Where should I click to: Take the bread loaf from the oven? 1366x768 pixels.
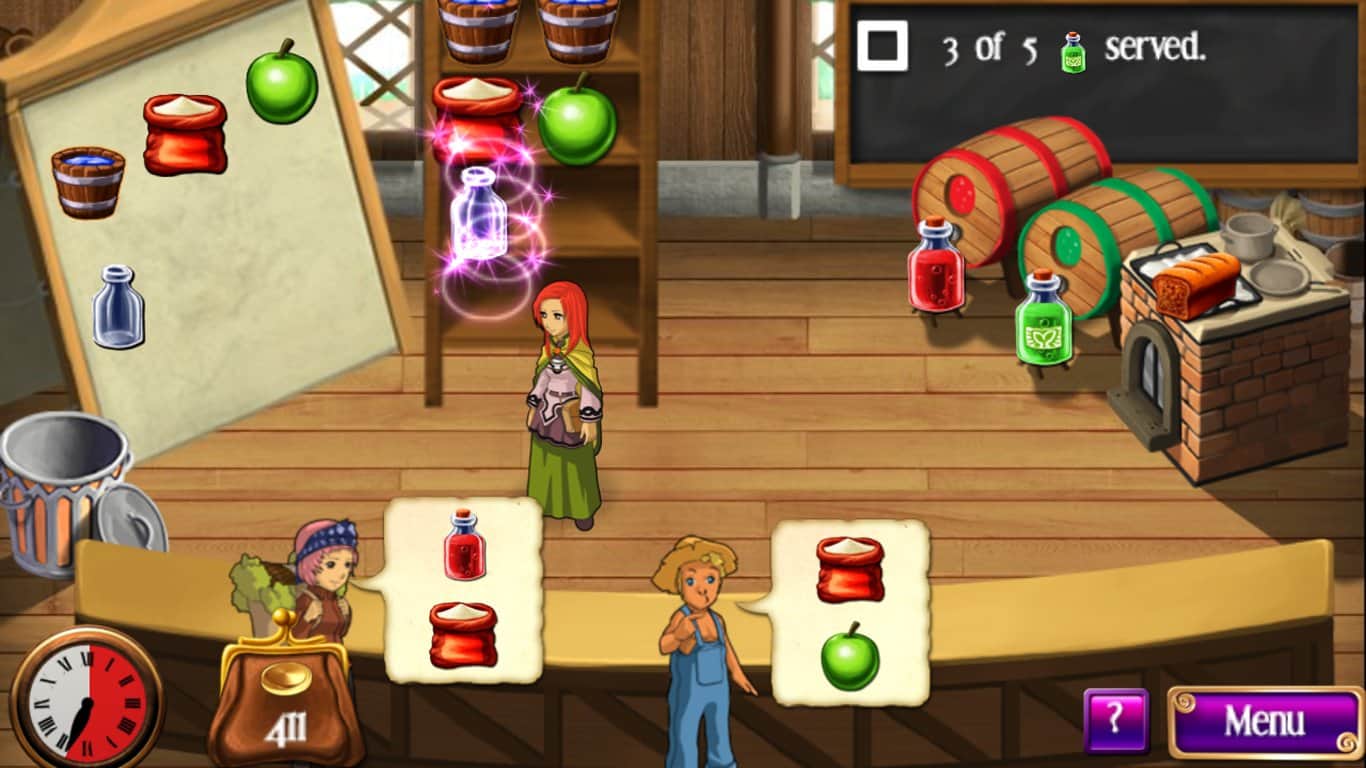pyautogui.click(x=1194, y=282)
